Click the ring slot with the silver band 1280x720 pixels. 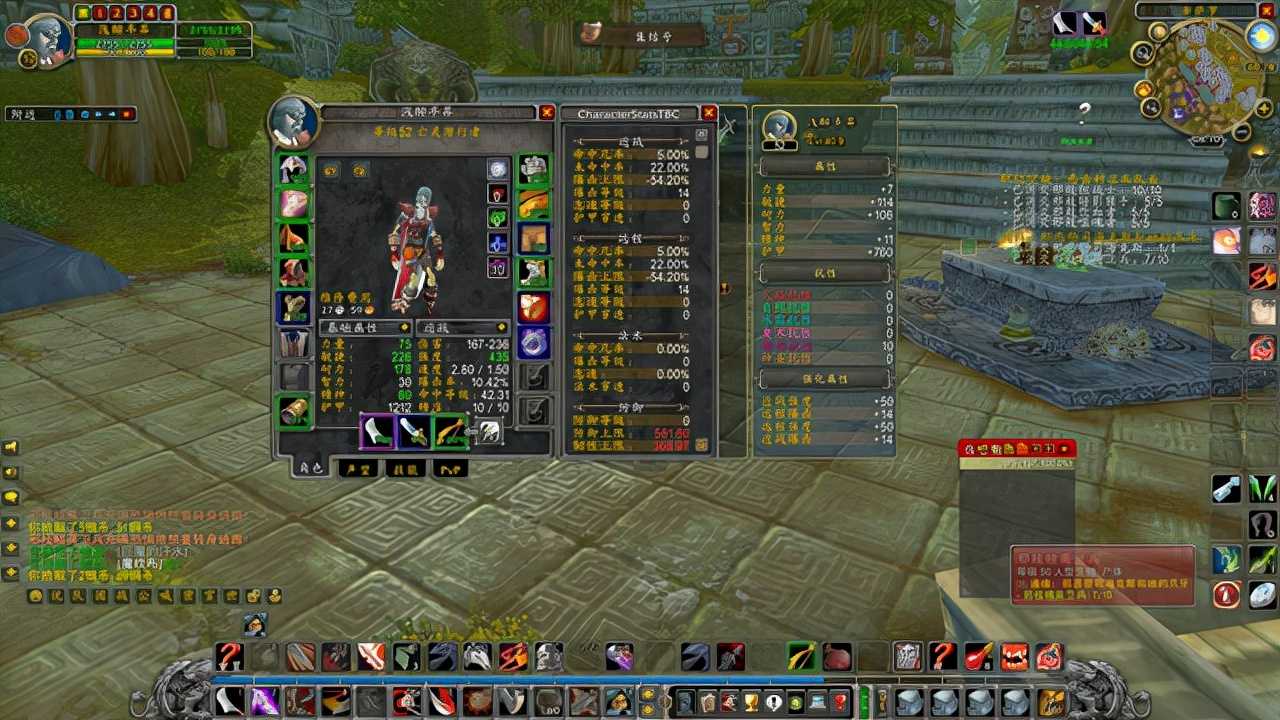[x=534, y=341]
